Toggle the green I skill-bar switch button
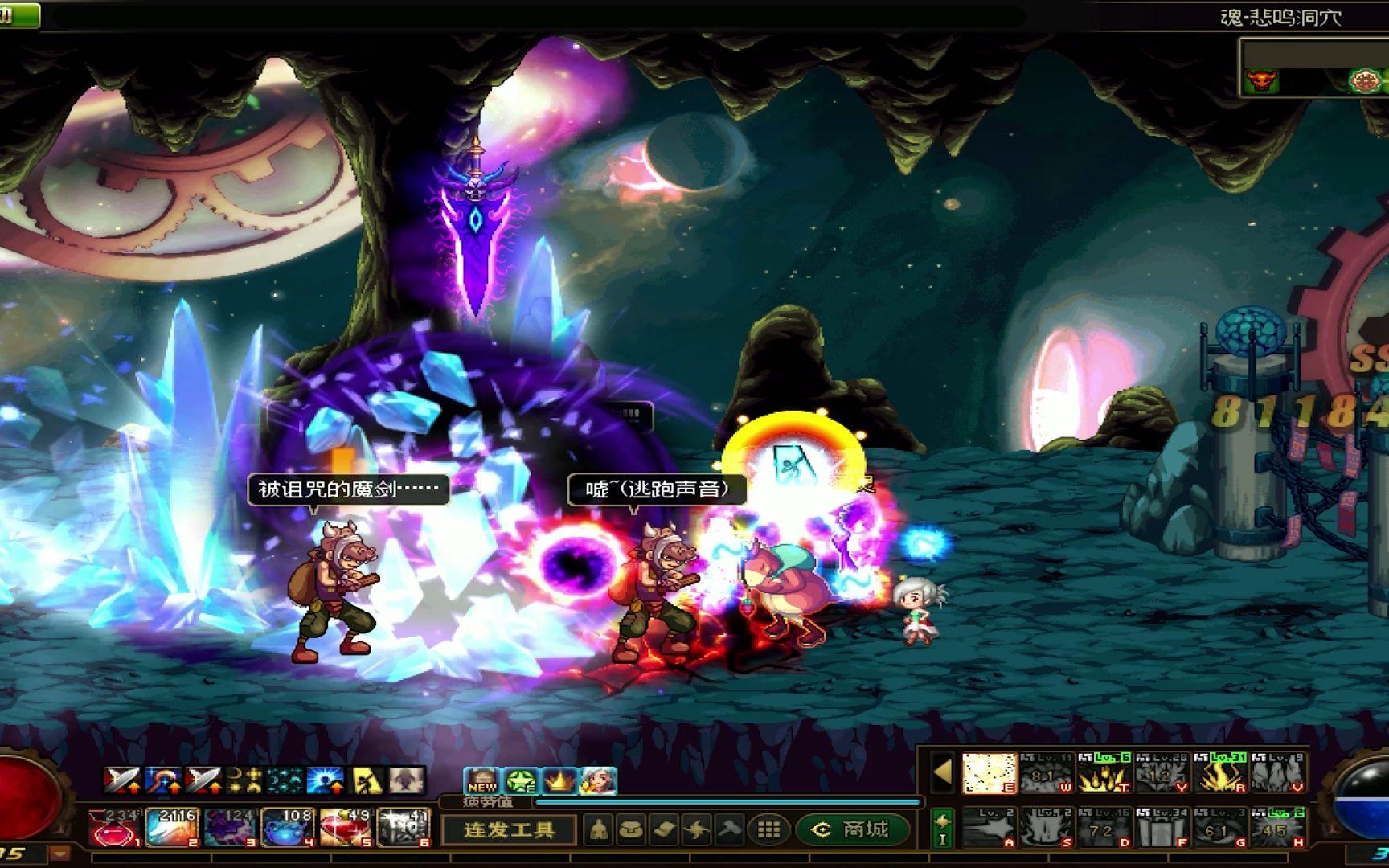The image size is (1389, 868). click(x=943, y=829)
